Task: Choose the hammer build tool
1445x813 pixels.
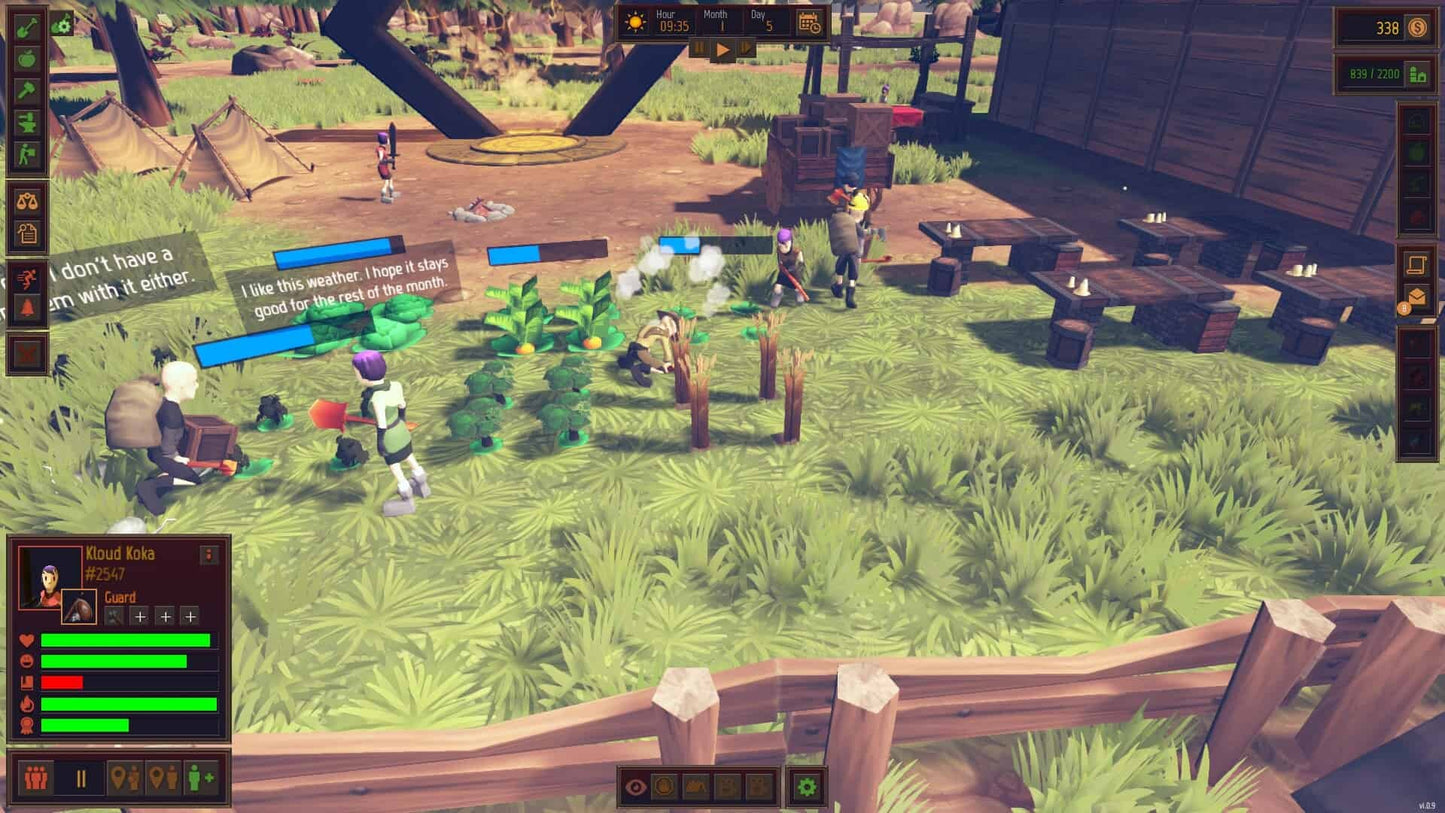Action: 27,91
